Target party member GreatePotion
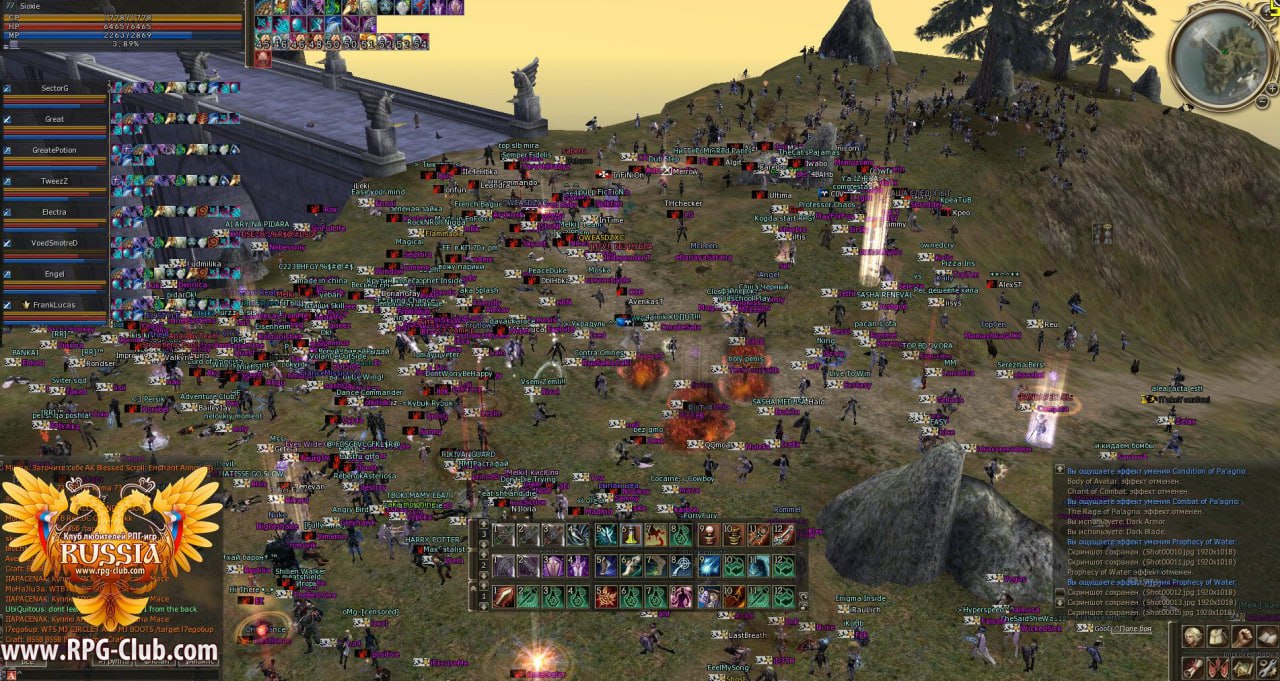 coord(54,150)
